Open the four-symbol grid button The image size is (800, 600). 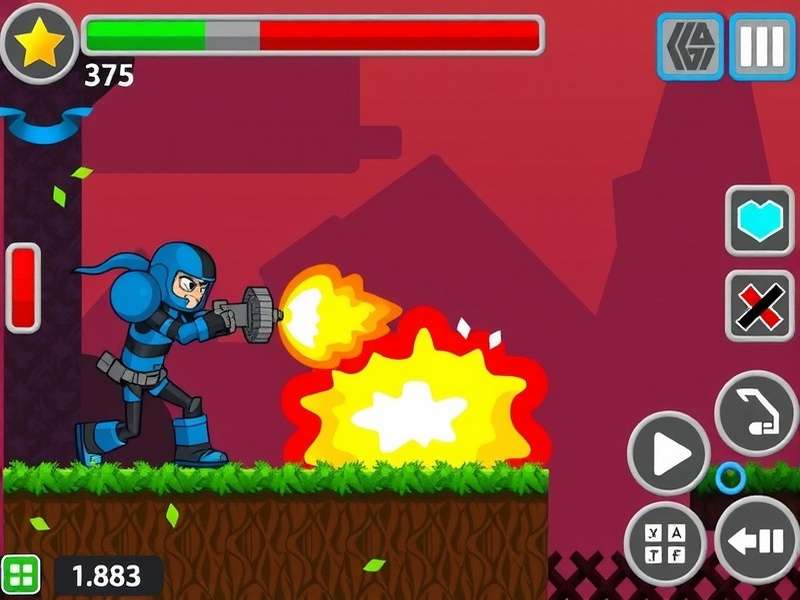(x=664, y=543)
